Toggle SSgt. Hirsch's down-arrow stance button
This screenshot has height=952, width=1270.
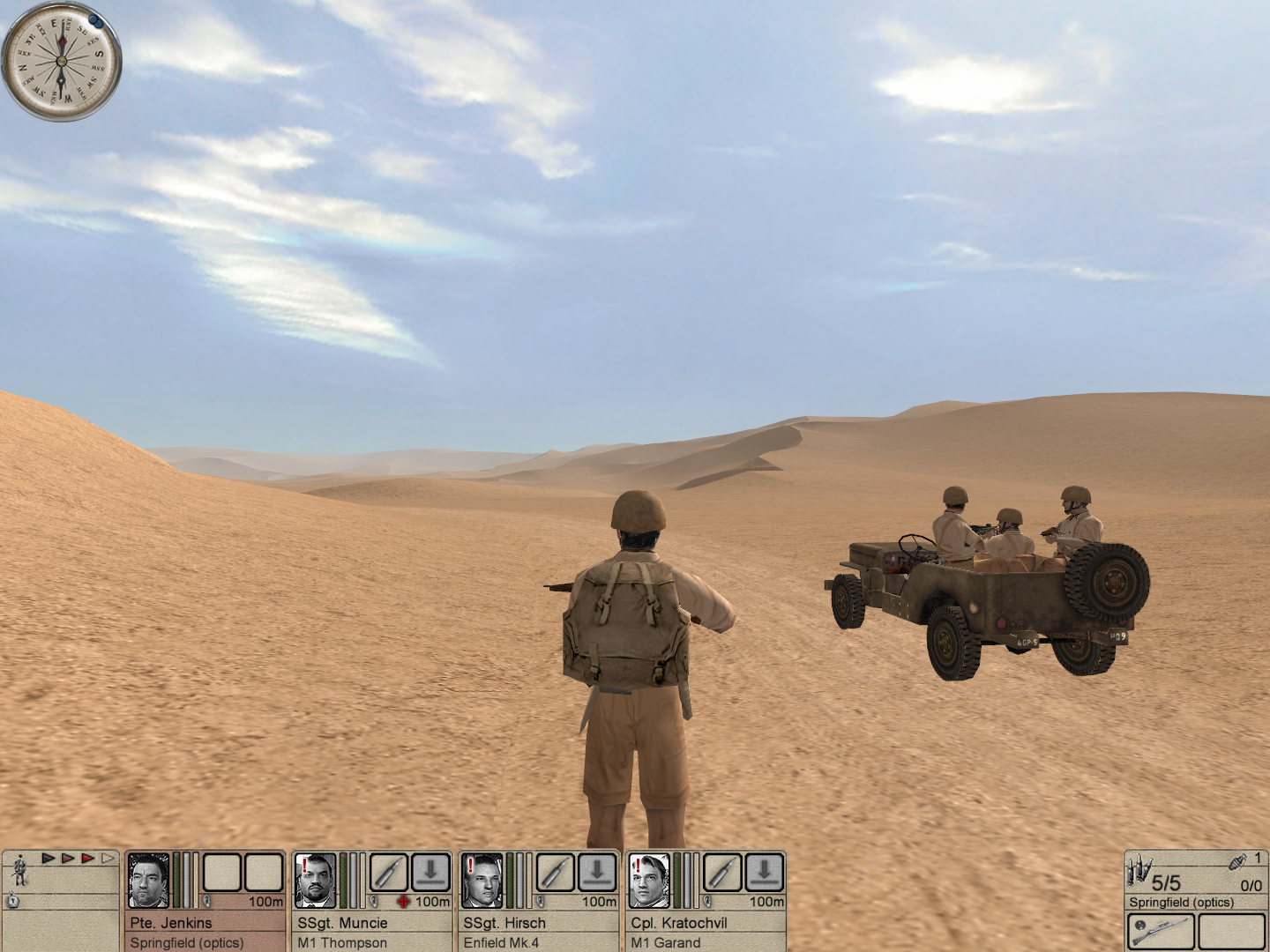pos(597,873)
